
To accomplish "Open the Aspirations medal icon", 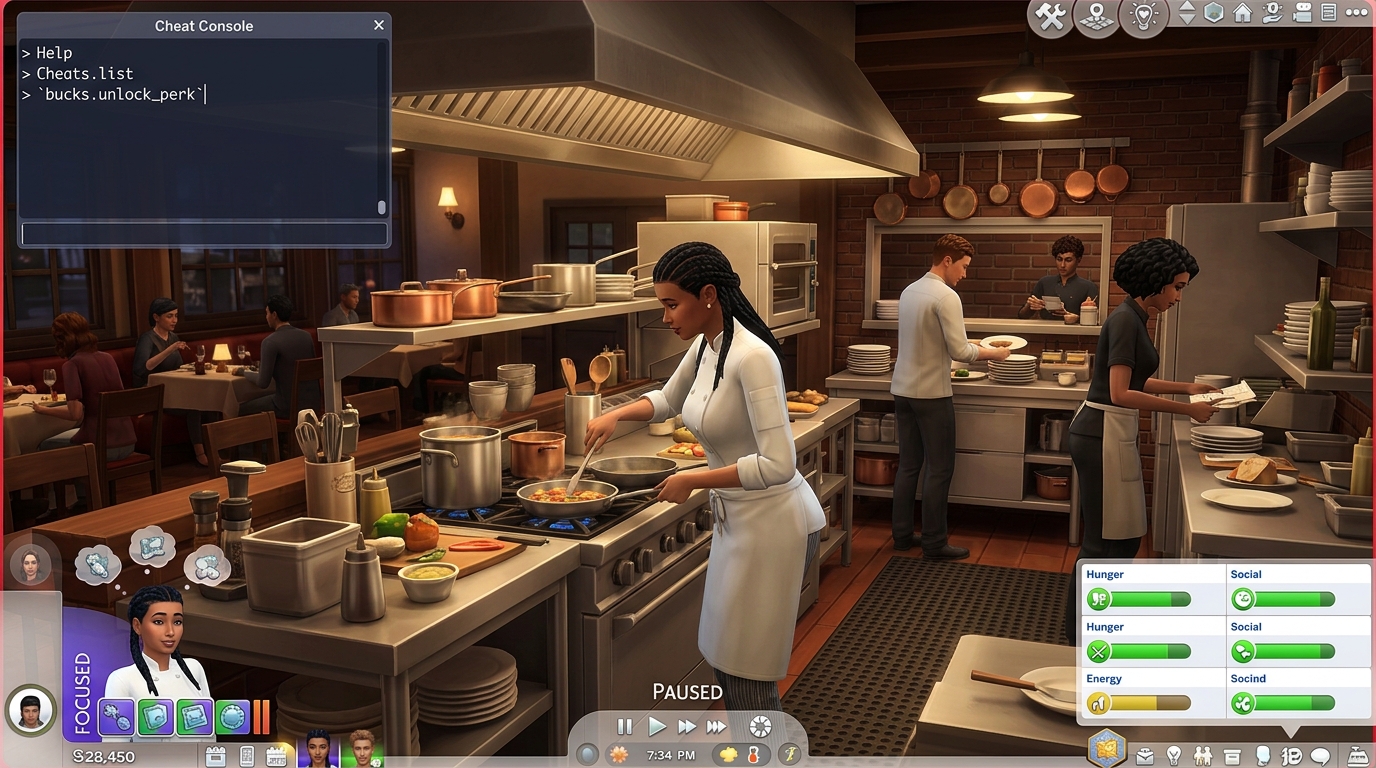I will [x=1175, y=757].
